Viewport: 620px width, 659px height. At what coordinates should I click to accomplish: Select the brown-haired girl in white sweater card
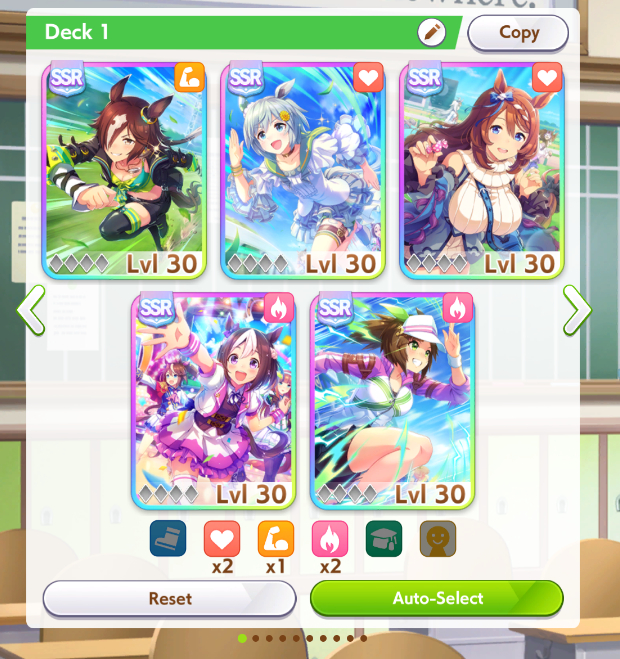coord(482,170)
